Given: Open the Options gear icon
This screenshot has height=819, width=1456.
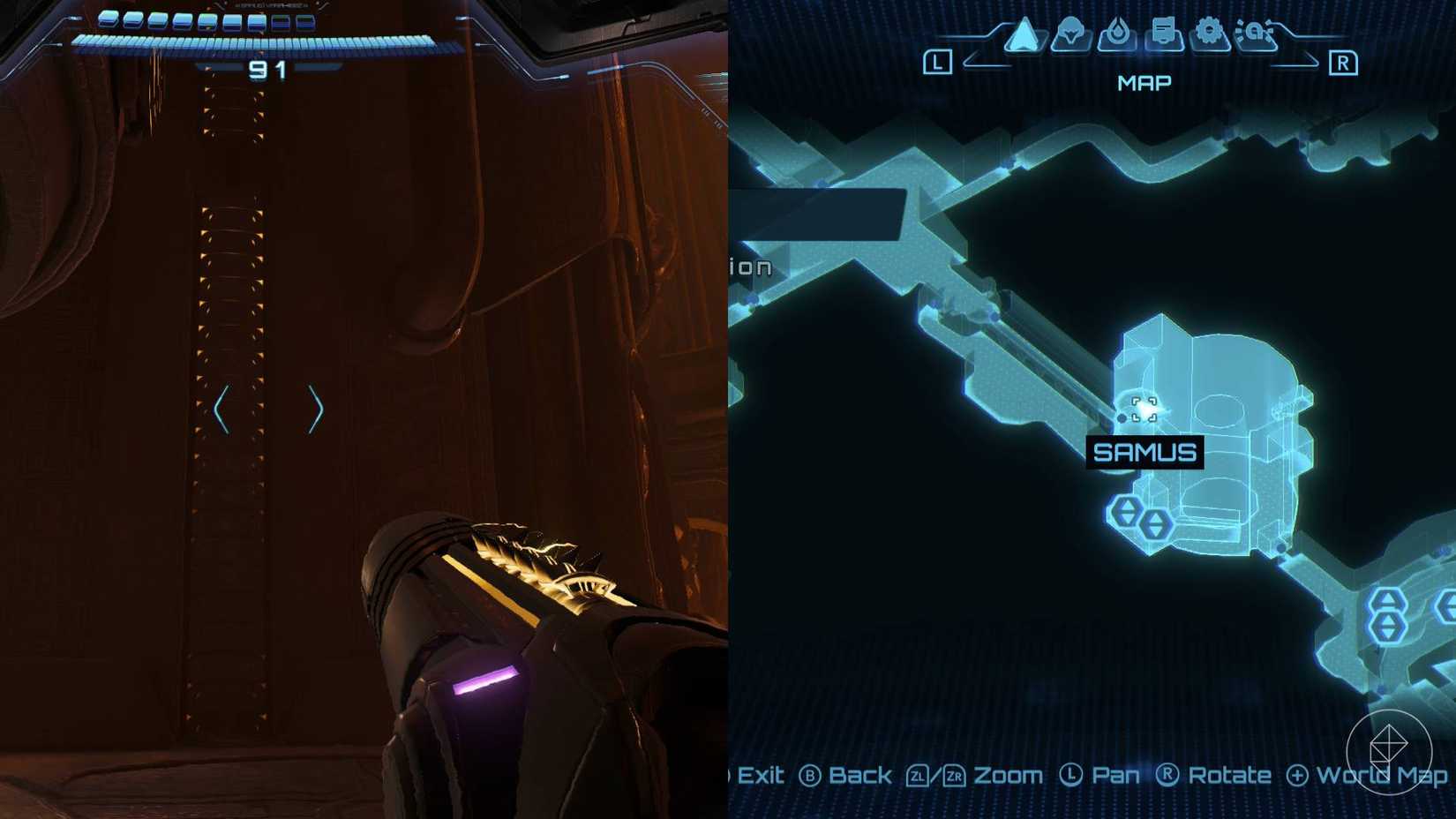Looking at the screenshot, I should pos(1210,31).
